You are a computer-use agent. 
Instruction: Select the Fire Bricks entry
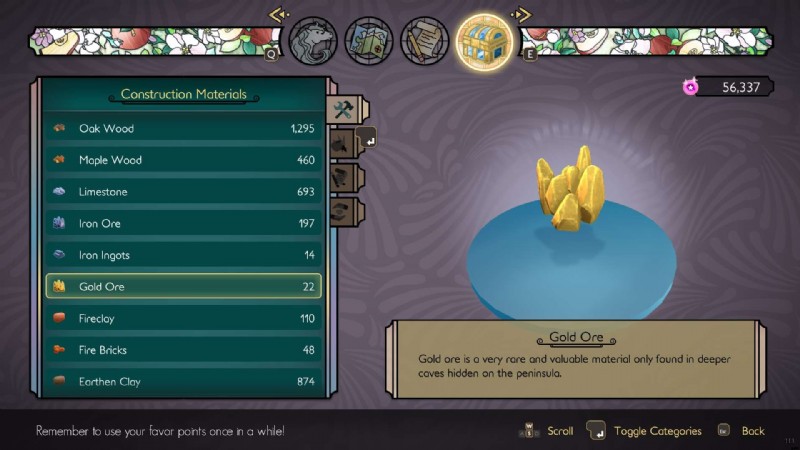[184, 350]
